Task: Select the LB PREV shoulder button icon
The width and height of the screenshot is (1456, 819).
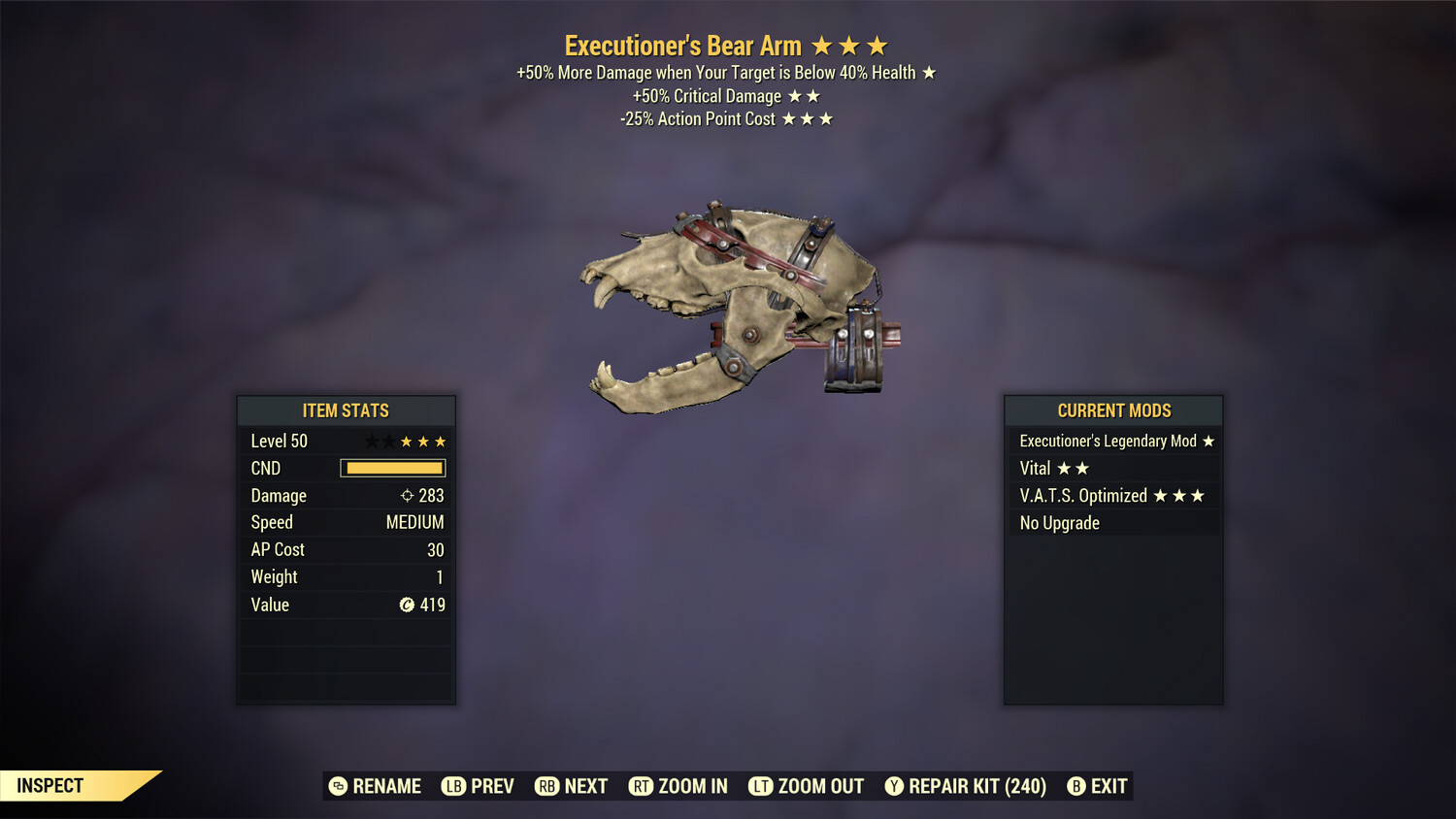Action: 452,786
